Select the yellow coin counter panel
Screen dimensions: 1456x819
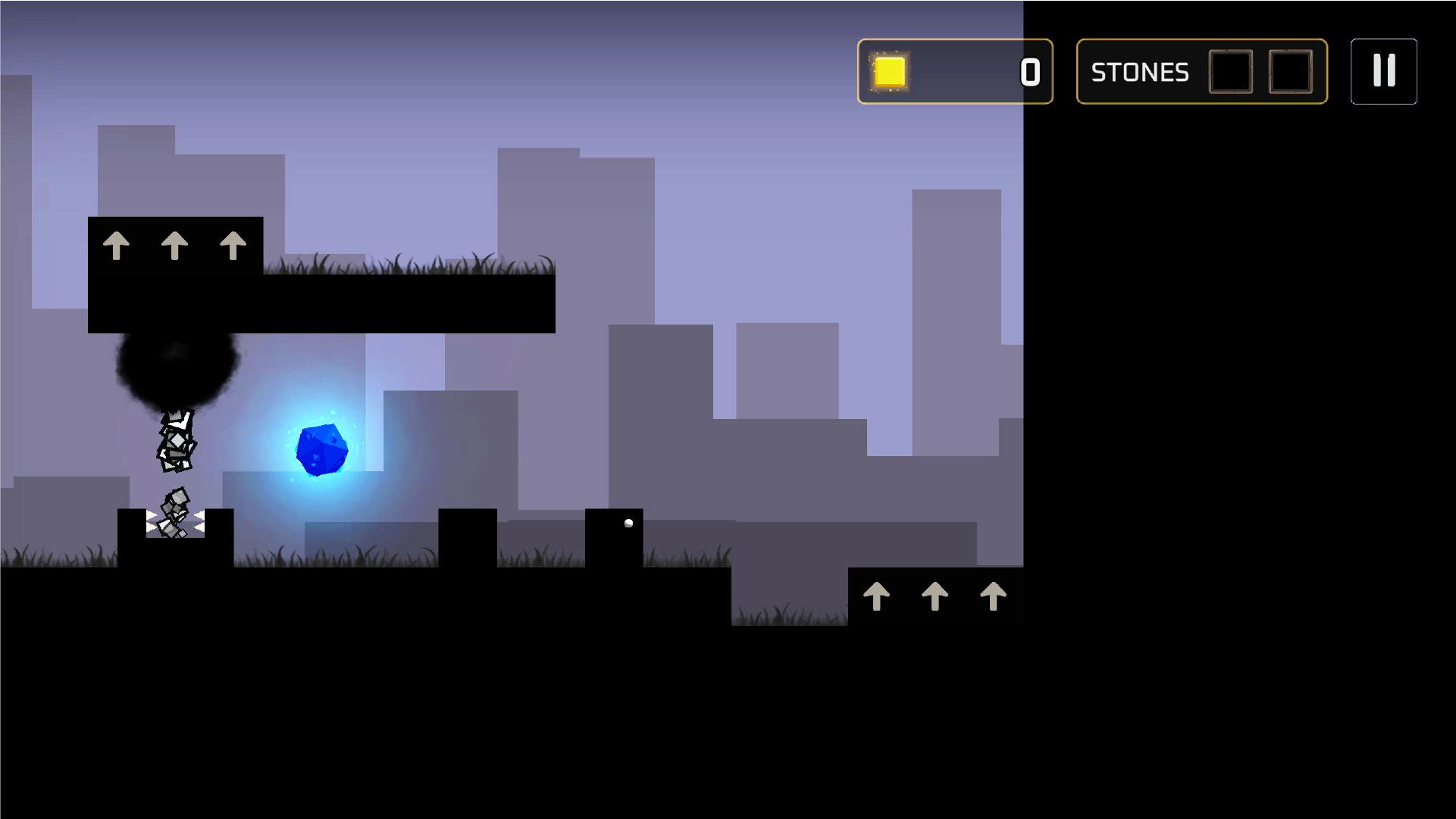[x=955, y=72]
